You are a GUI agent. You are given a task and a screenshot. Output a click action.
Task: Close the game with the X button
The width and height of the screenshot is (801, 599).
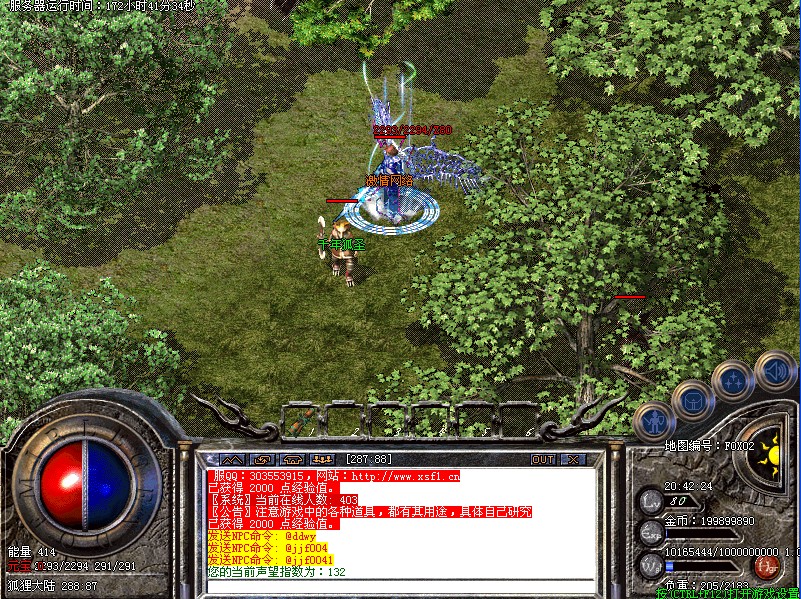click(574, 460)
